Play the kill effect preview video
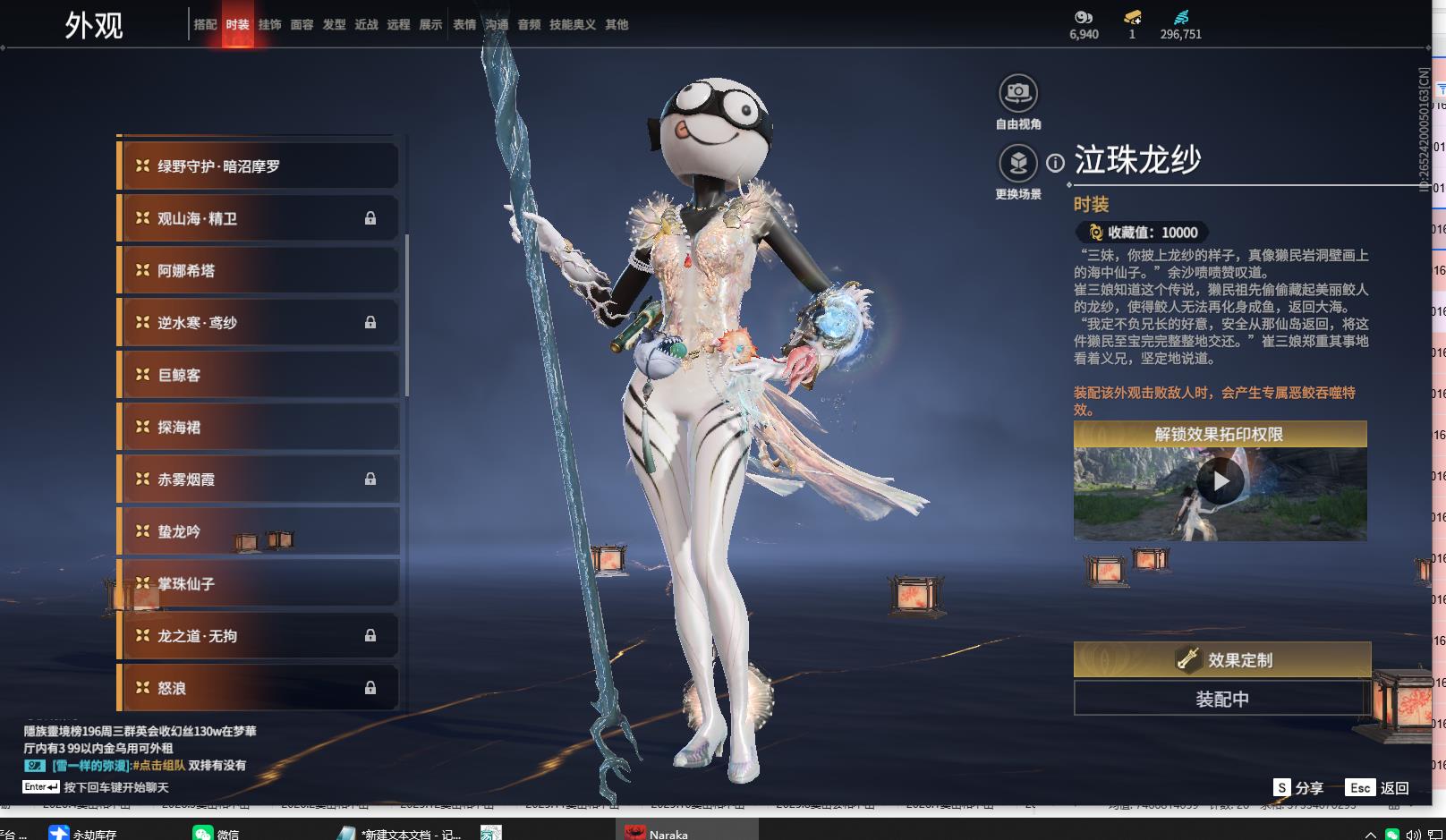Screen dimensions: 1446x840 [1221, 482]
